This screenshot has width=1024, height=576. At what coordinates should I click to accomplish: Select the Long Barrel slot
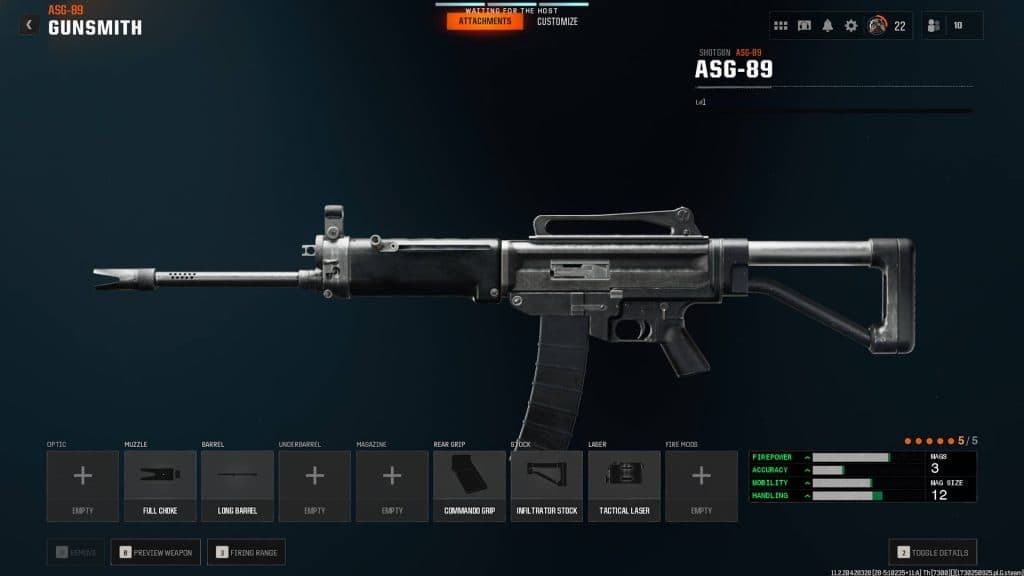coord(237,485)
